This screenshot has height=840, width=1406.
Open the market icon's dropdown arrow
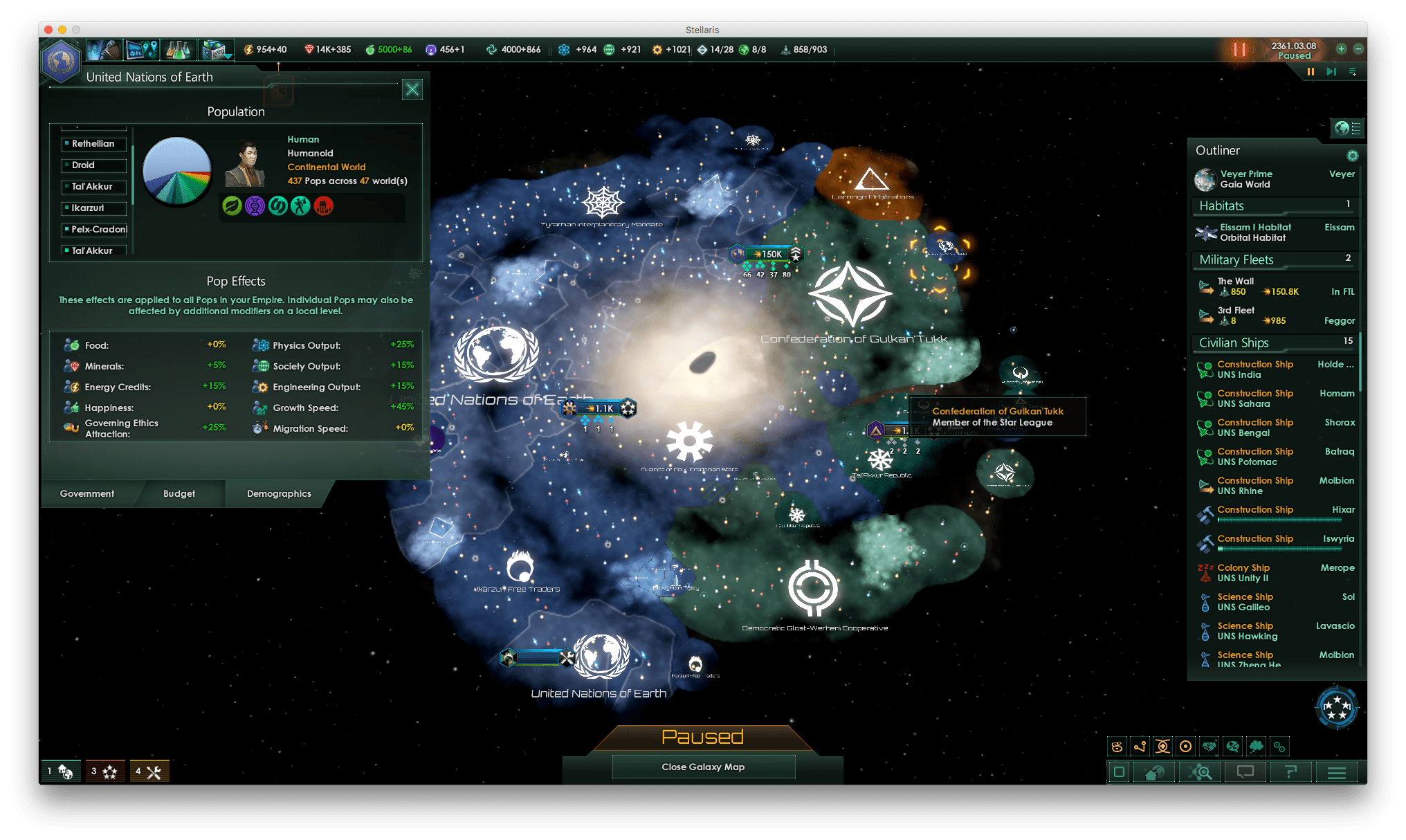pyautogui.click(x=227, y=57)
